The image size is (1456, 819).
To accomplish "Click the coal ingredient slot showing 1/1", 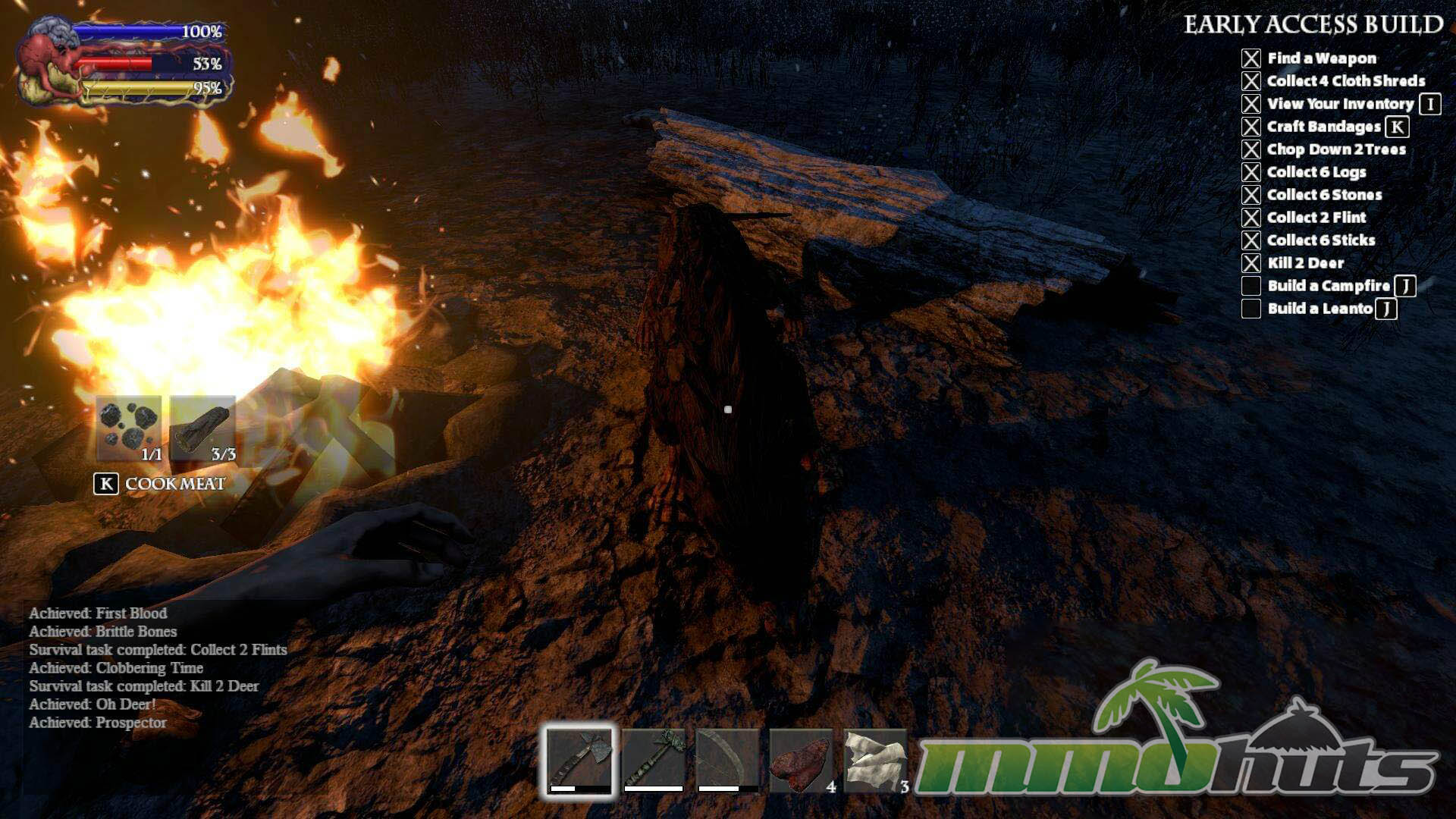I will (x=129, y=428).
